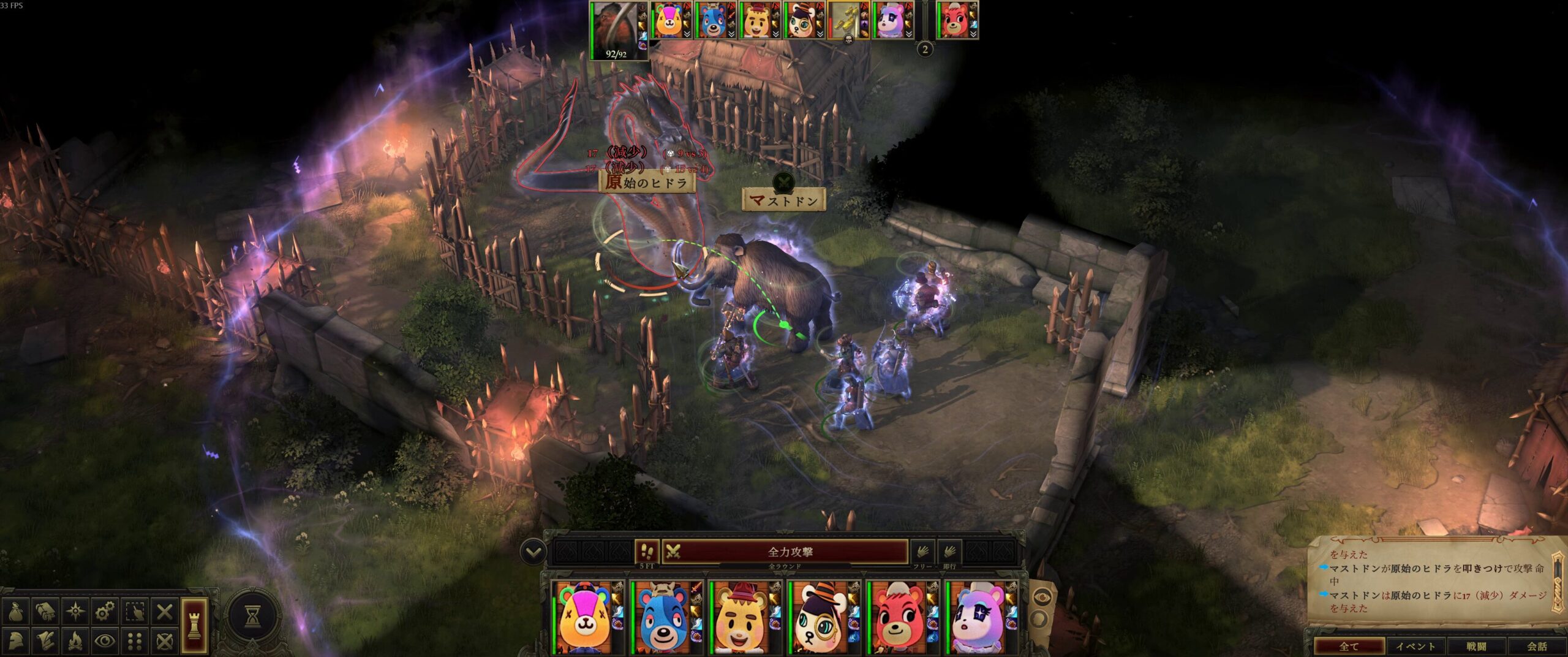The image size is (1568, 657).
Task: End turn with the hourglass button
Action: [x=252, y=617]
